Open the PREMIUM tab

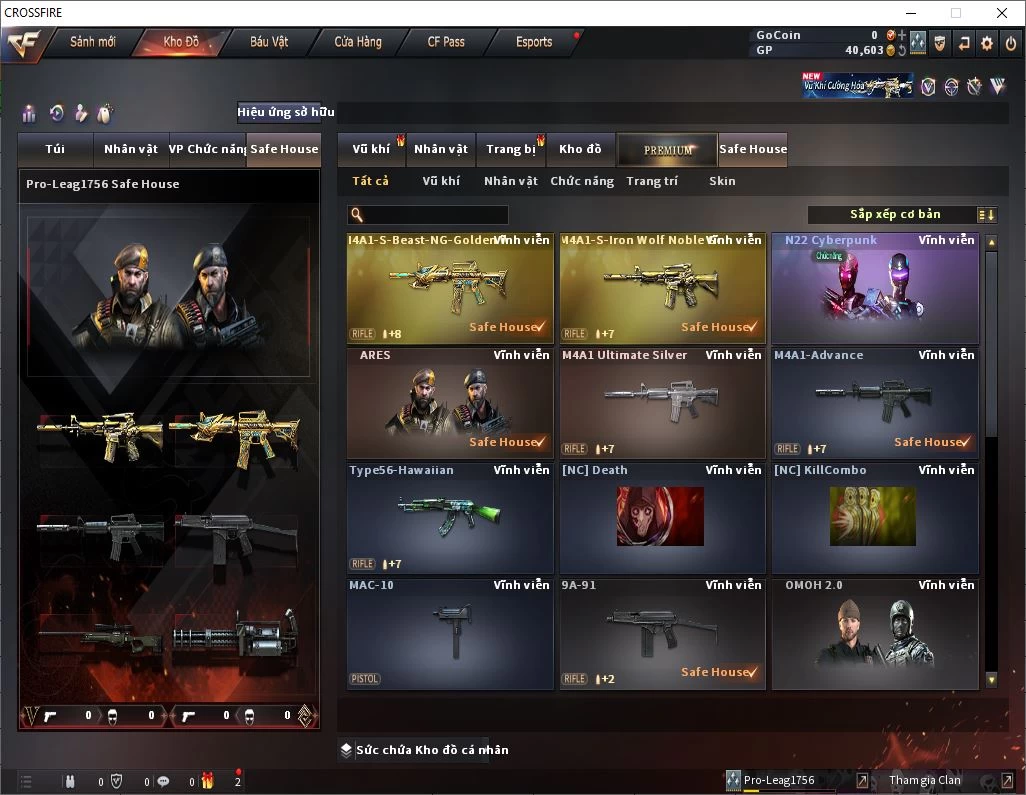click(667, 150)
